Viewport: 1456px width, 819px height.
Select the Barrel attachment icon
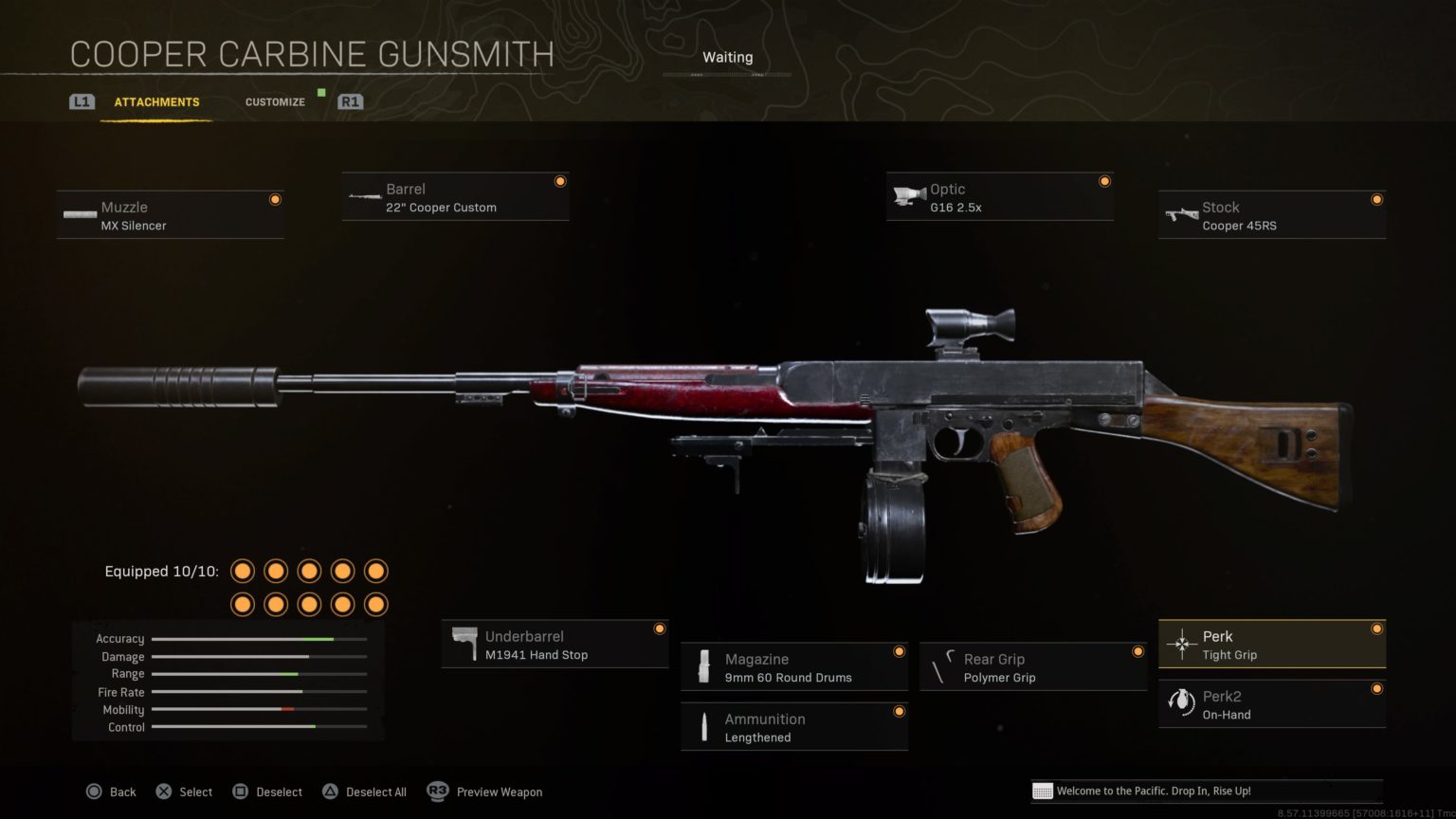click(365, 194)
